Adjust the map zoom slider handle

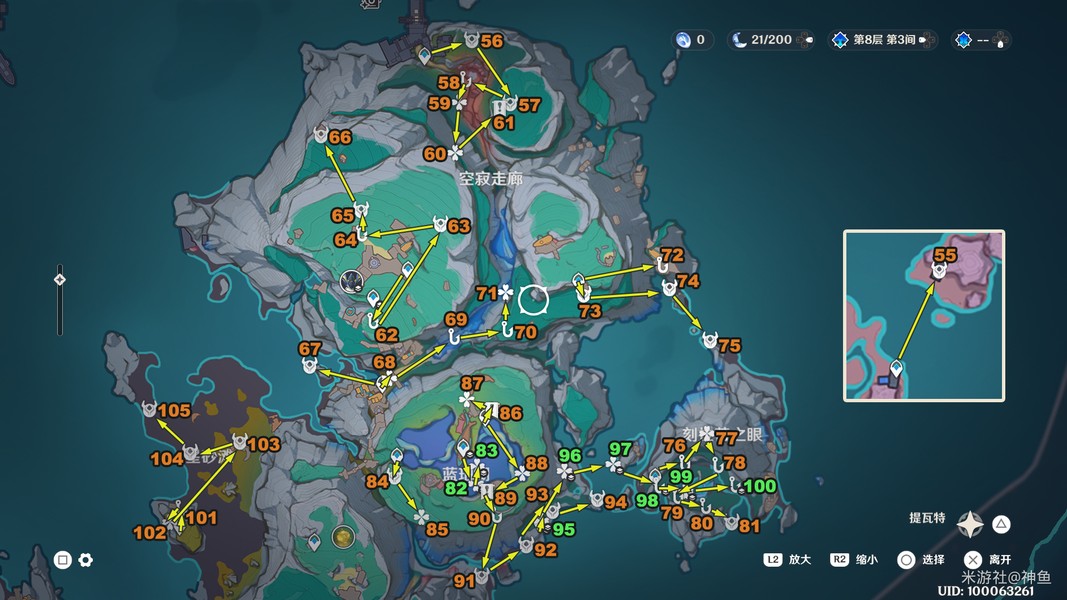[x=59, y=281]
